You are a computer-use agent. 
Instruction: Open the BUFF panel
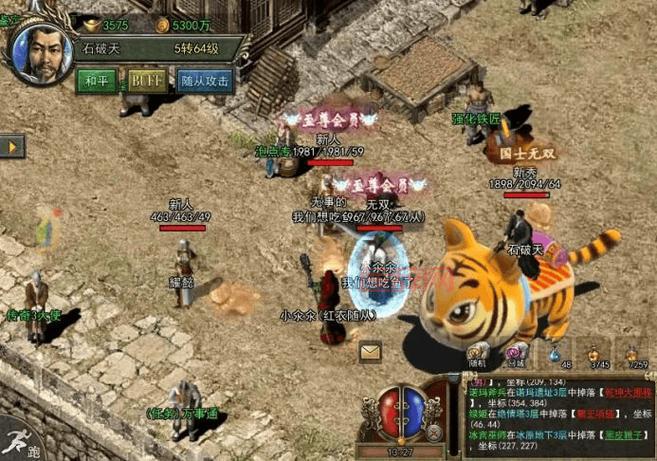tap(144, 80)
